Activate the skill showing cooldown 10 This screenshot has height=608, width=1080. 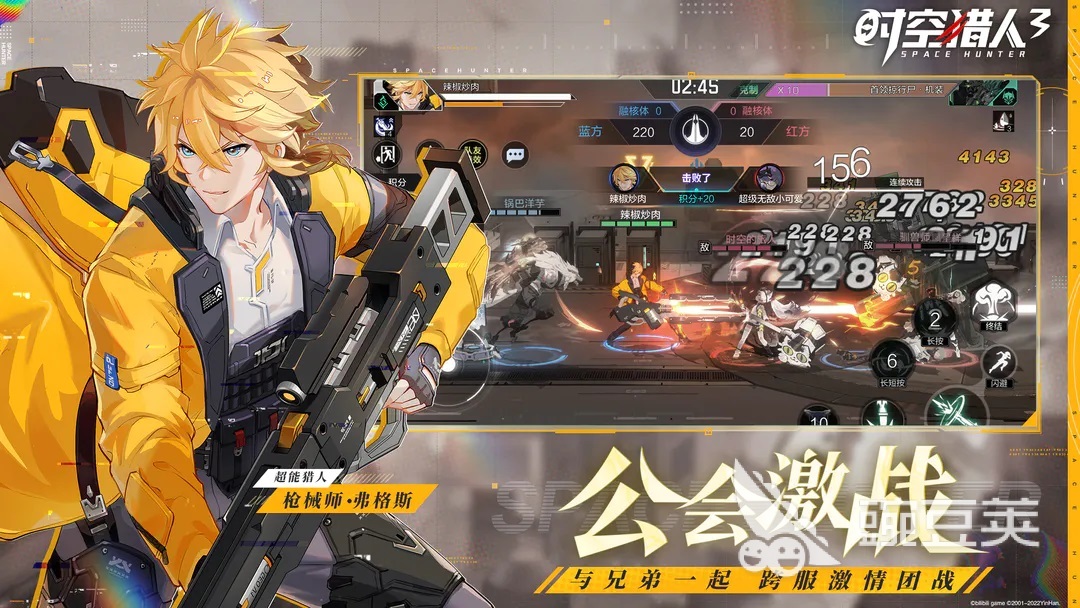tap(820, 418)
